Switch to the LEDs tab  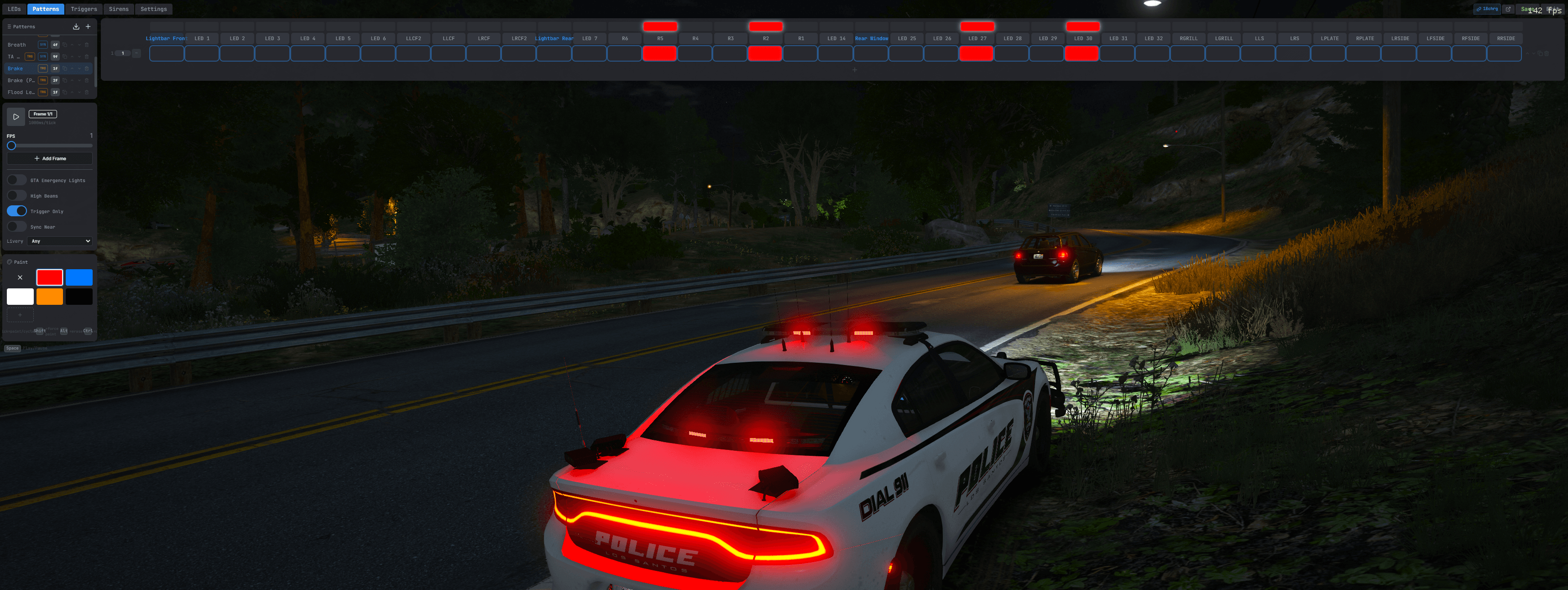(x=14, y=9)
